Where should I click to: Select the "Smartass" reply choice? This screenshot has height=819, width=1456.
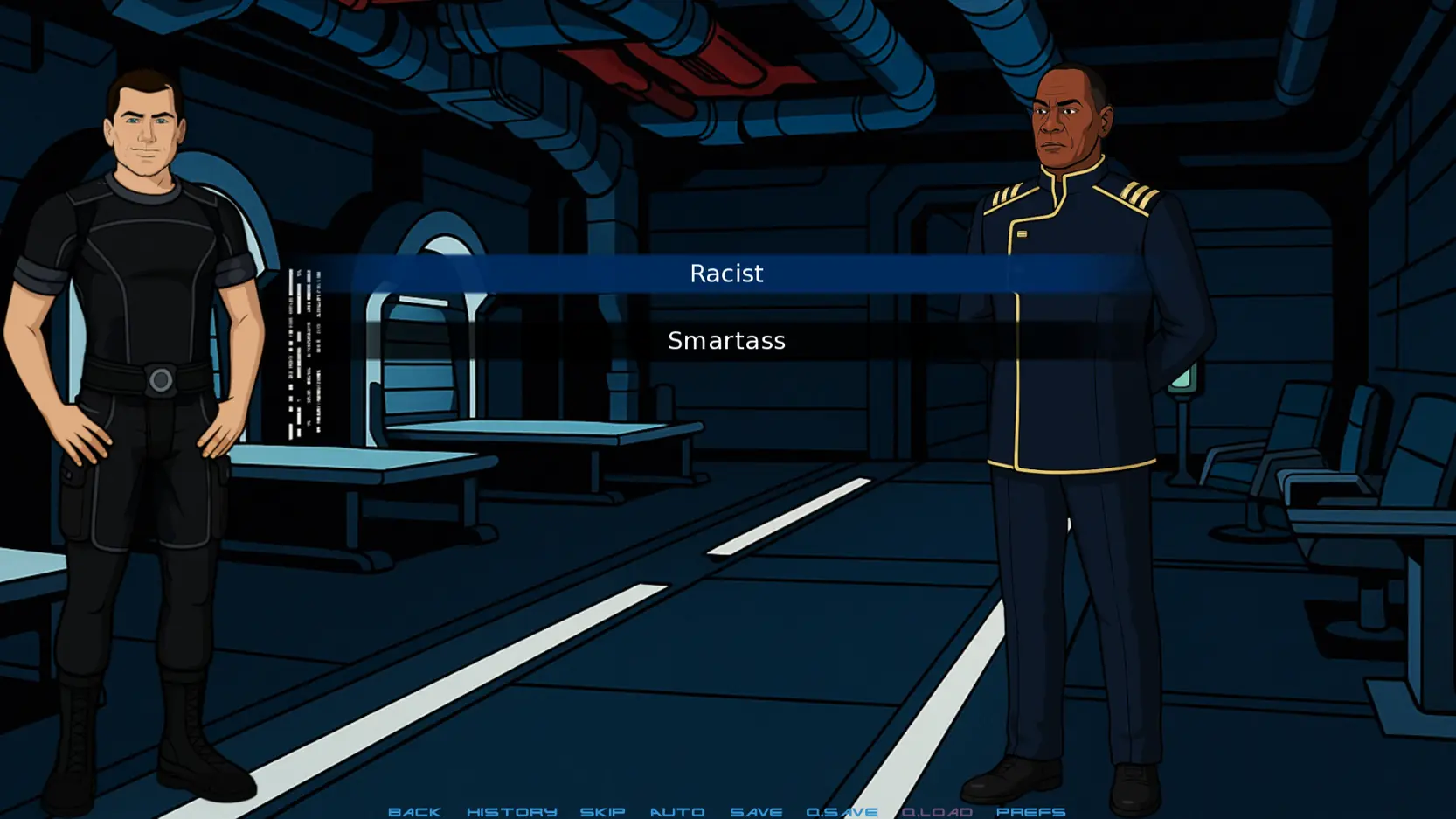pyautogui.click(x=726, y=341)
